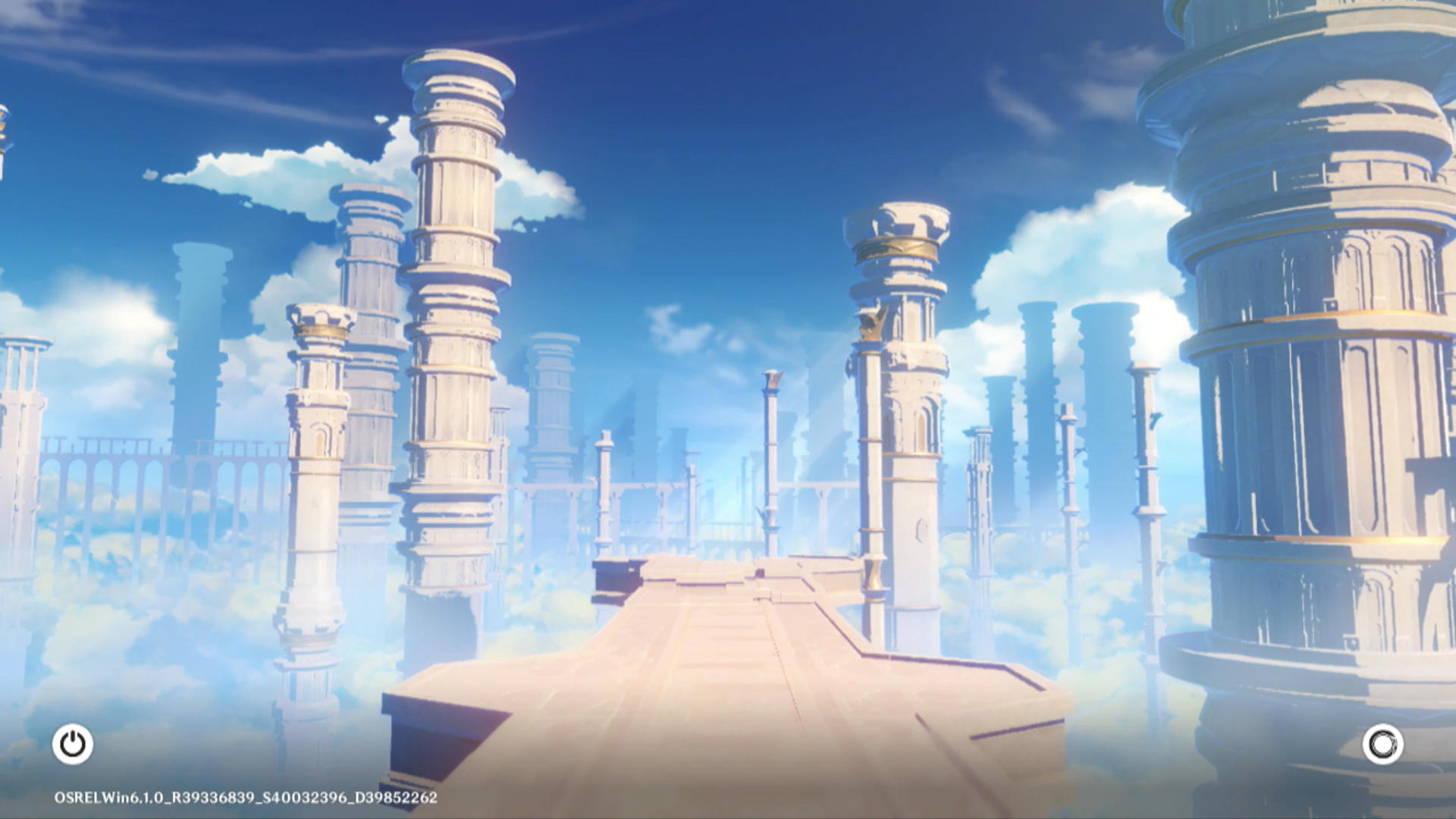Click the power/exit icon button
Viewport: 1456px width, 819px height.
pyautogui.click(x=73, y=744)
